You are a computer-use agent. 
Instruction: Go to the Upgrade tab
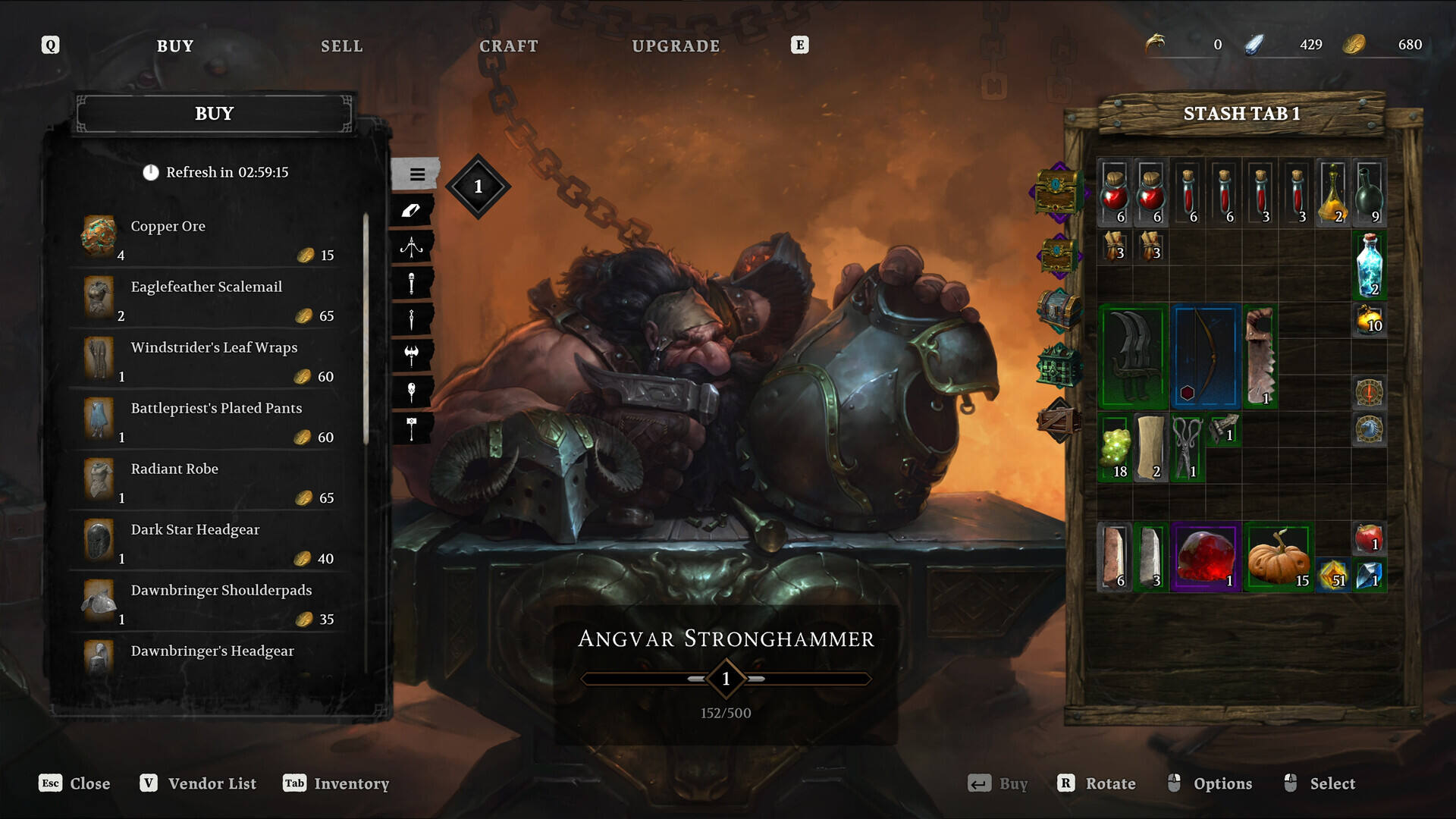tap(676, 46)
